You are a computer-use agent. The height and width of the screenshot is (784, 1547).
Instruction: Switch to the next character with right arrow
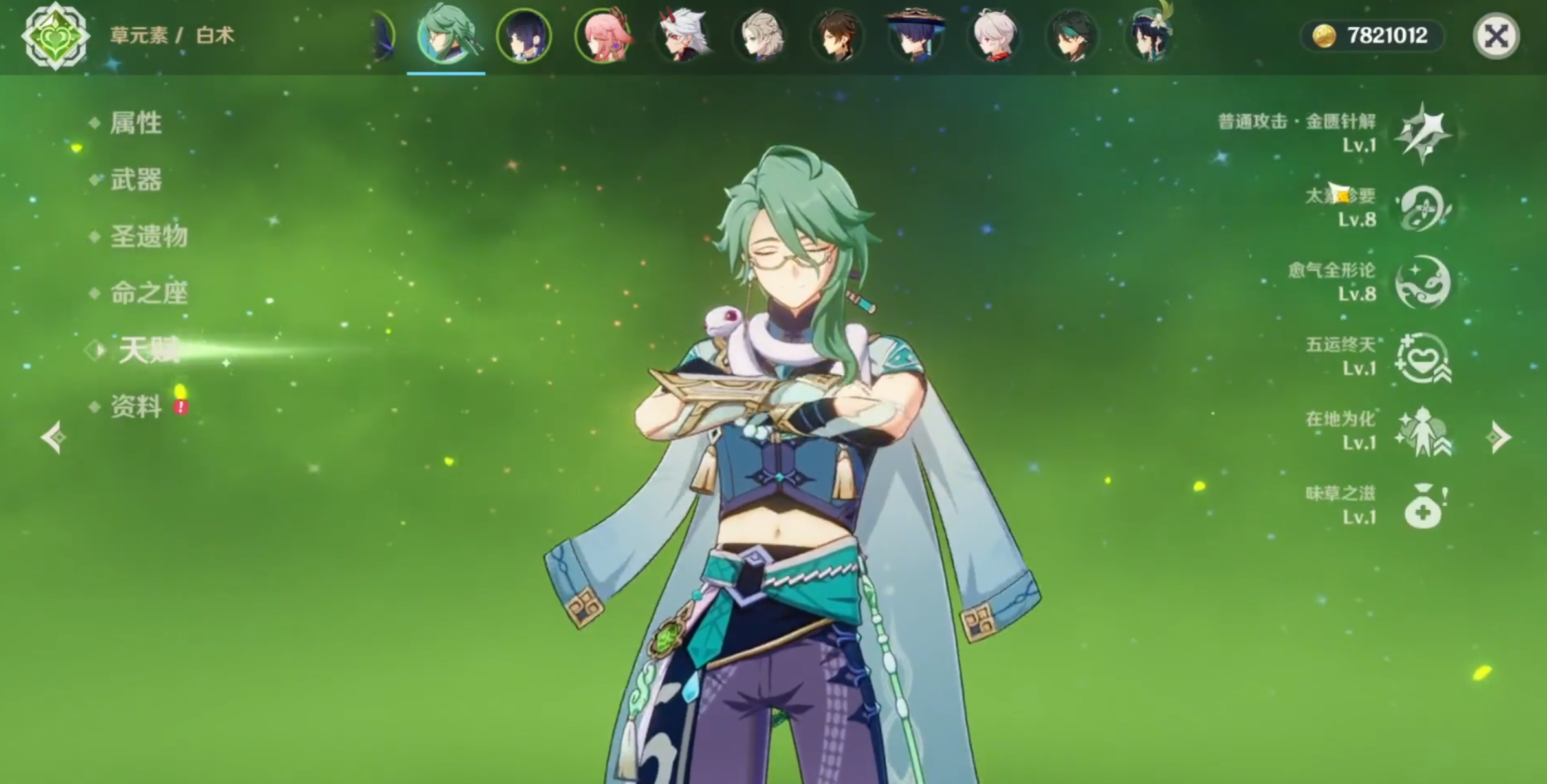[x=1498, y=438]
